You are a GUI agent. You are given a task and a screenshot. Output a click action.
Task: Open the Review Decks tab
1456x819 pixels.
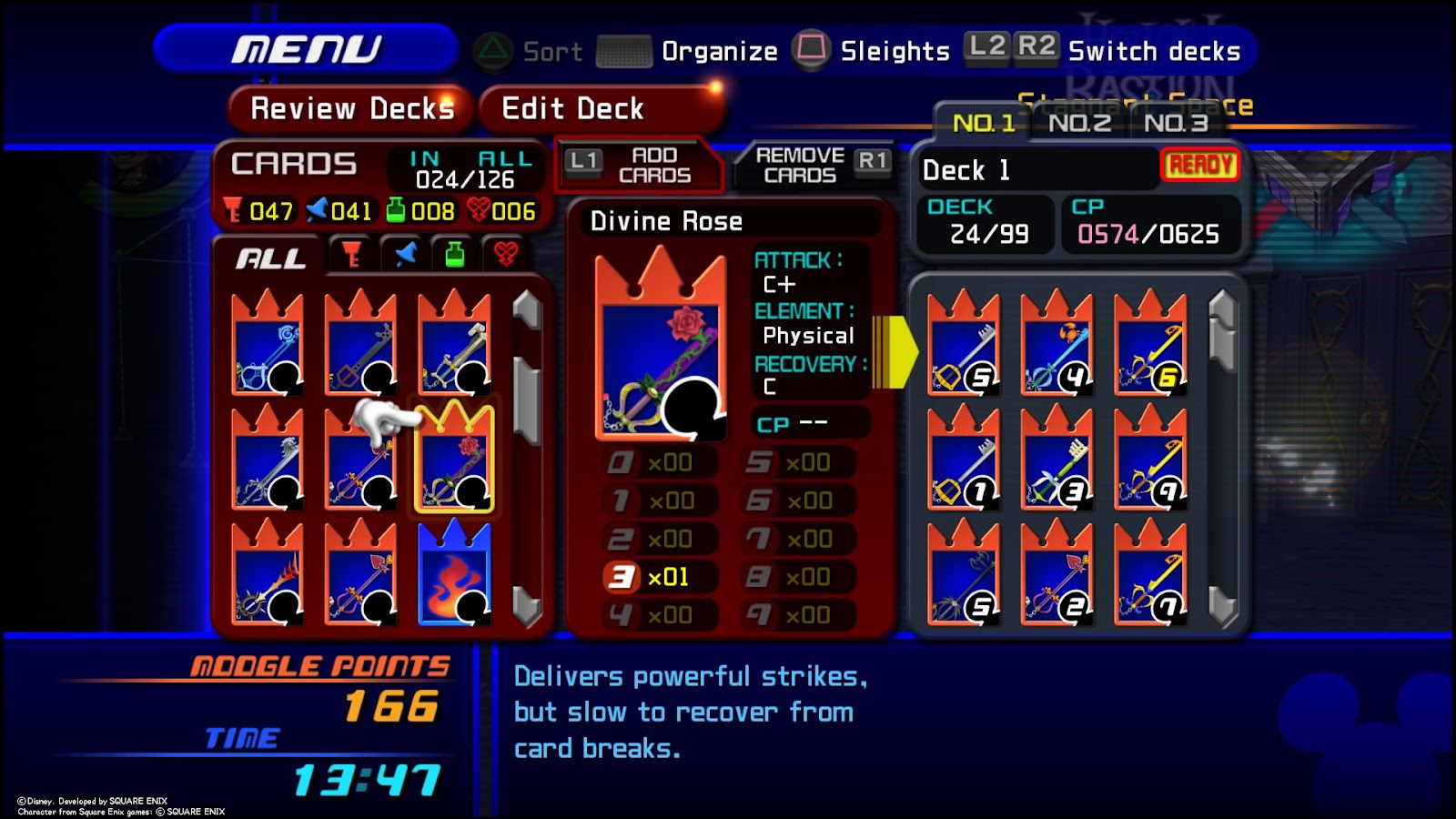351,109
